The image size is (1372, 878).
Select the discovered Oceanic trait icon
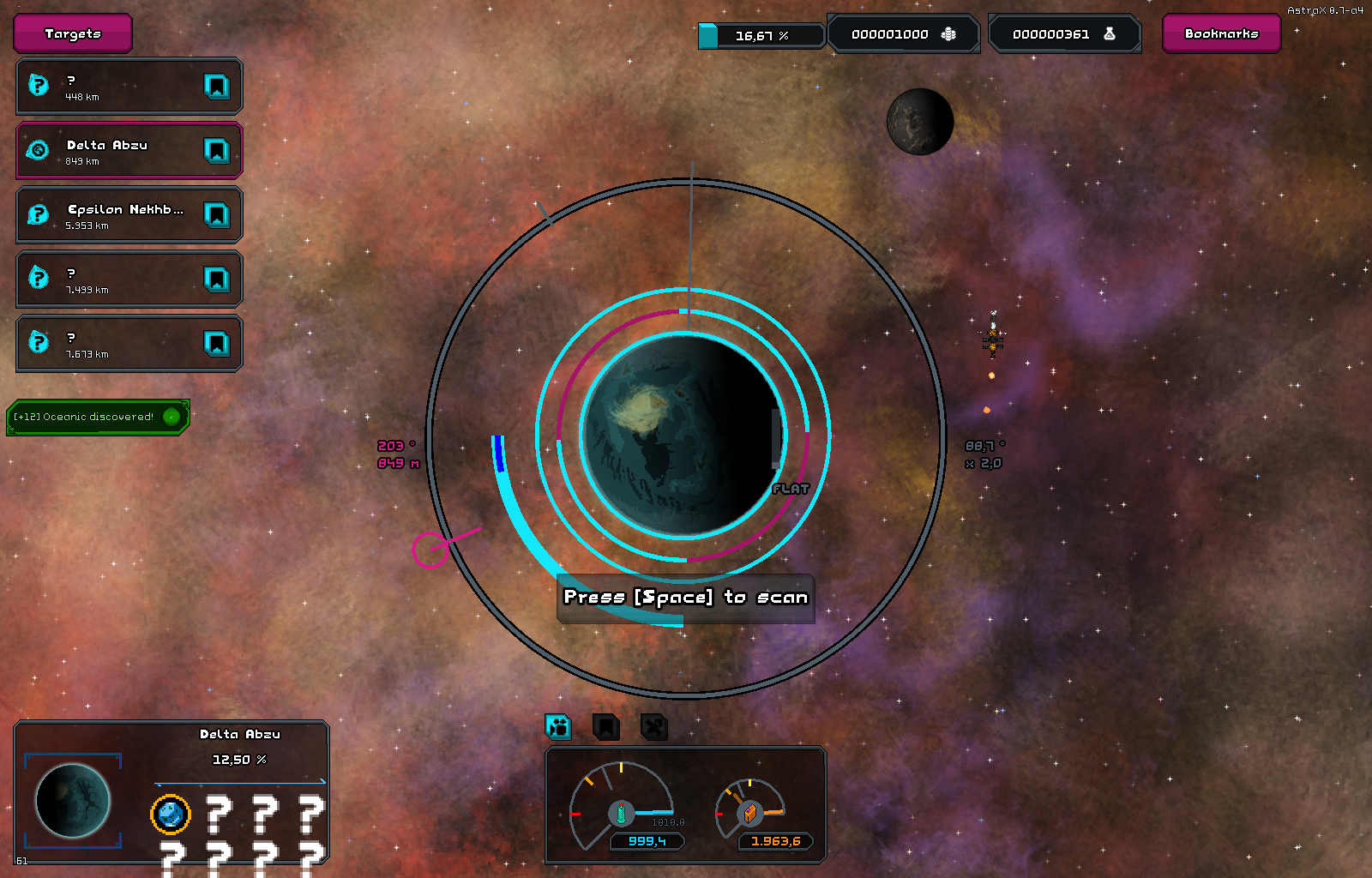(171, 814)
